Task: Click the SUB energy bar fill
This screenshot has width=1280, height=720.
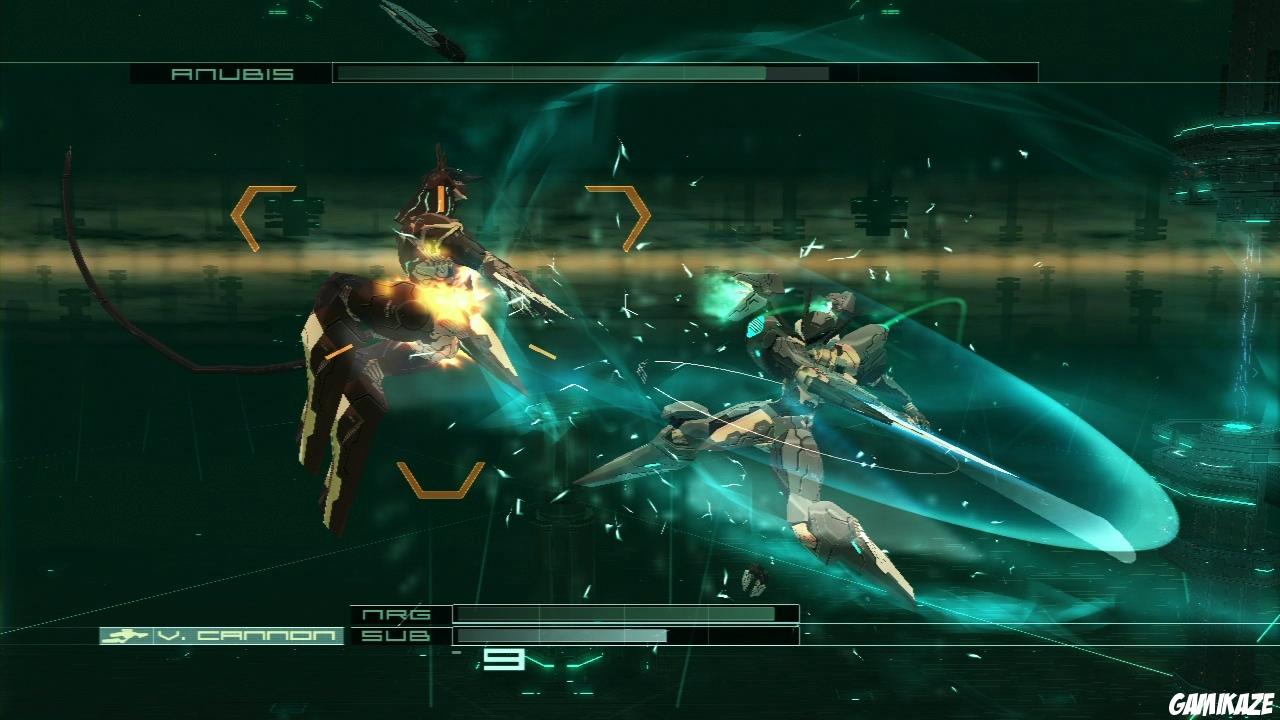Action: pos(560,635)
